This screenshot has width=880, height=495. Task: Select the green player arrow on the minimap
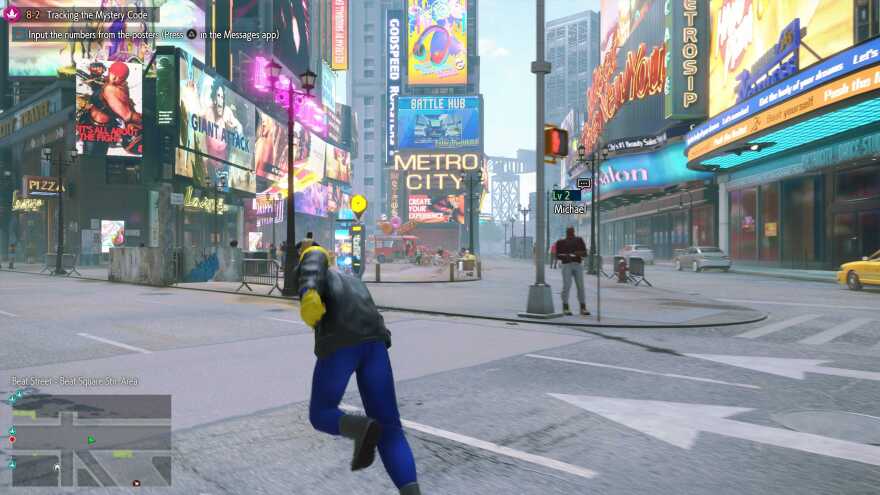tap(92, 439)
